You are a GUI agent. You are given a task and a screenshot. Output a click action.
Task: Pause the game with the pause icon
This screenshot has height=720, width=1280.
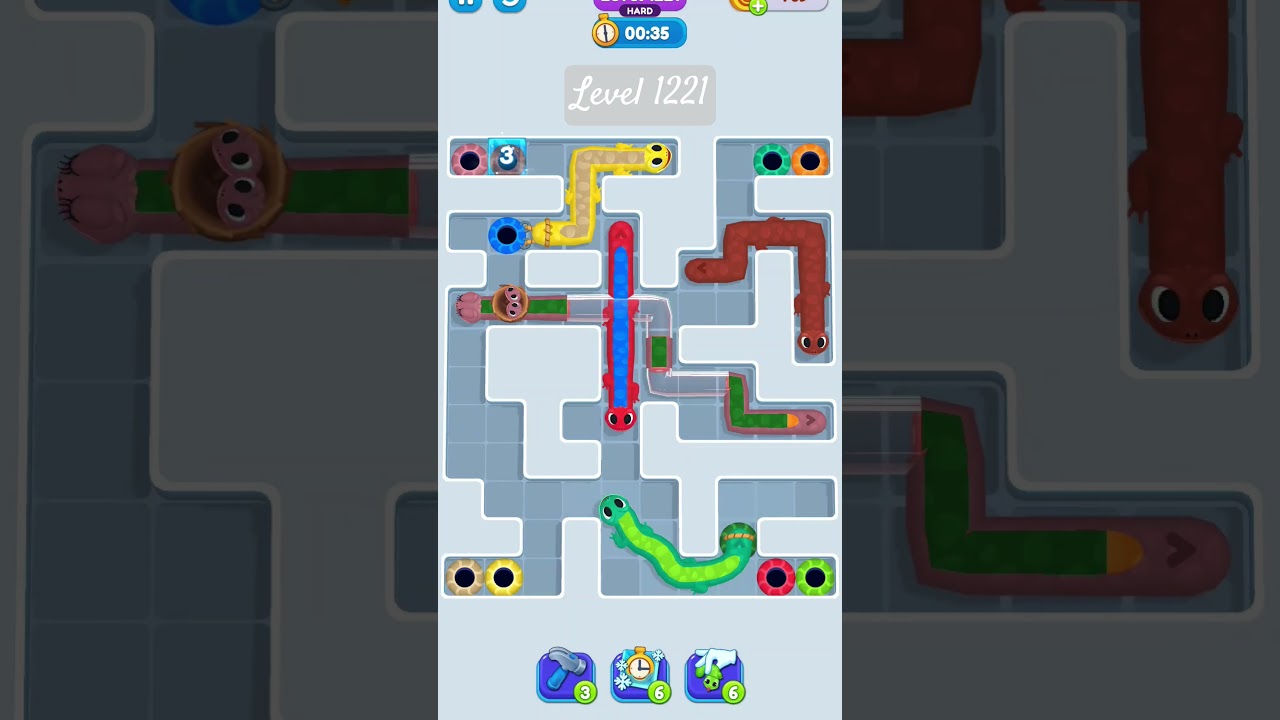point(464,4)
